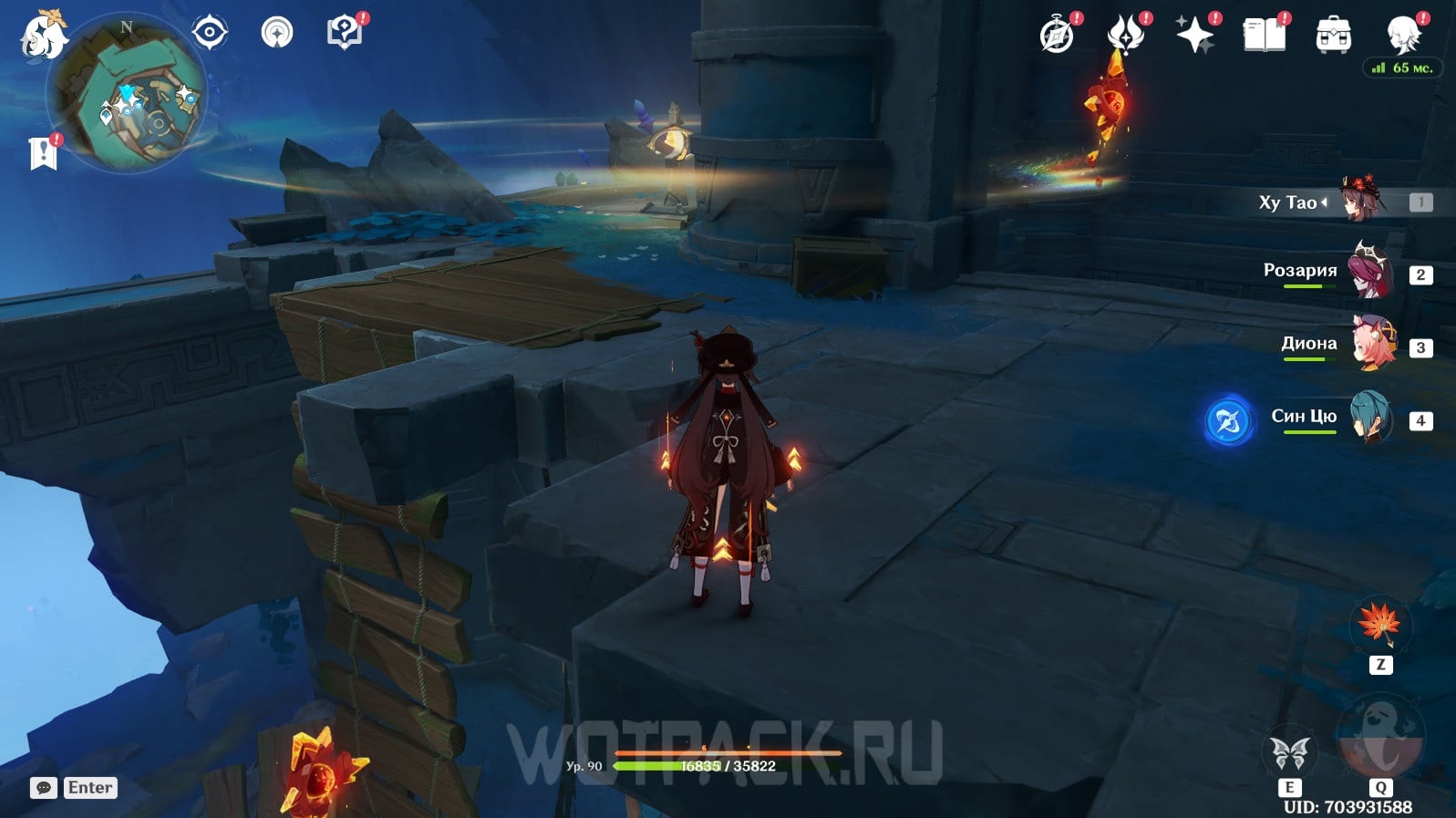Open the events compass icon

(x=1057, y=36)
